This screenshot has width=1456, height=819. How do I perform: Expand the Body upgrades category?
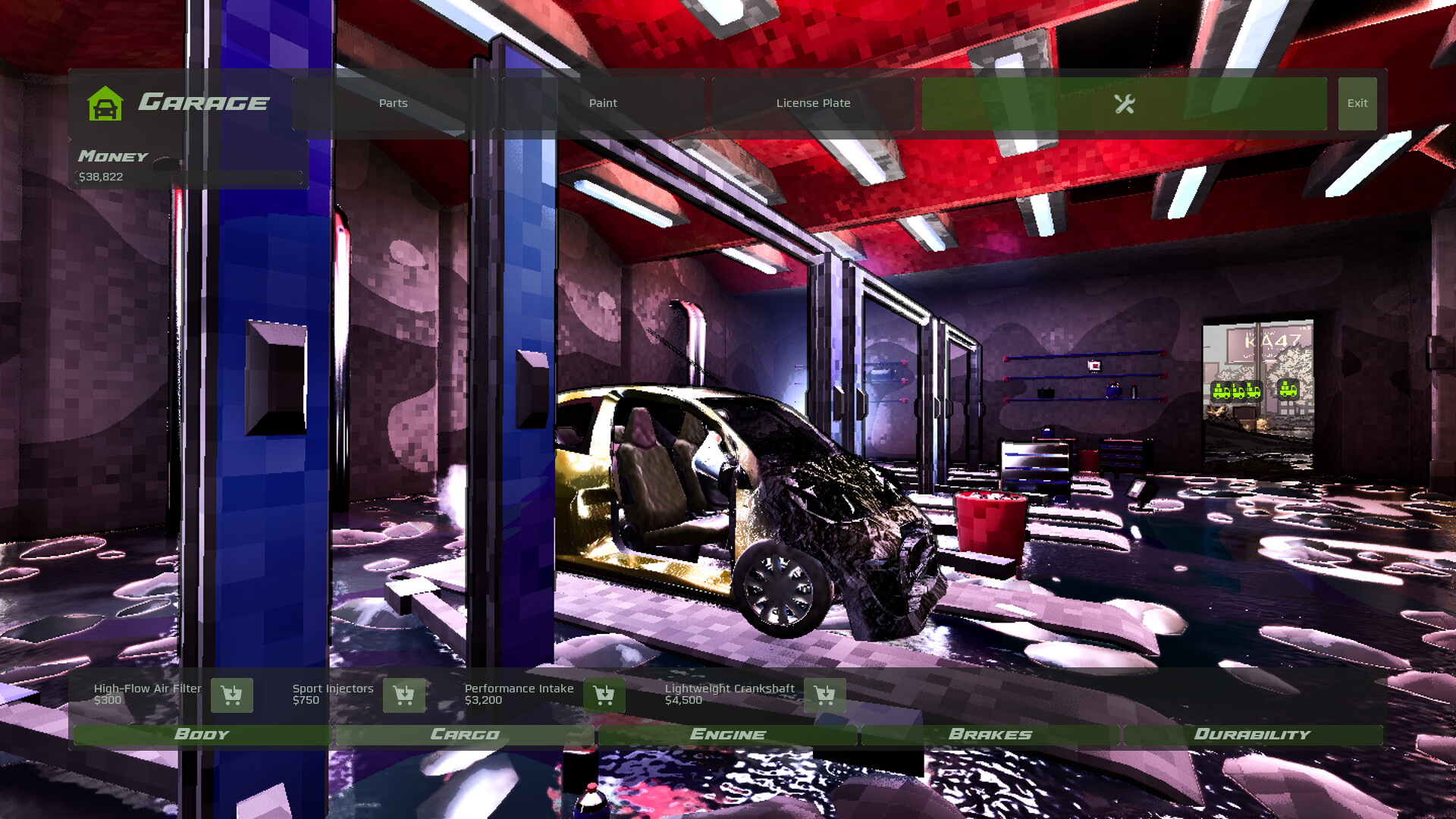click(x=201, y=734)
